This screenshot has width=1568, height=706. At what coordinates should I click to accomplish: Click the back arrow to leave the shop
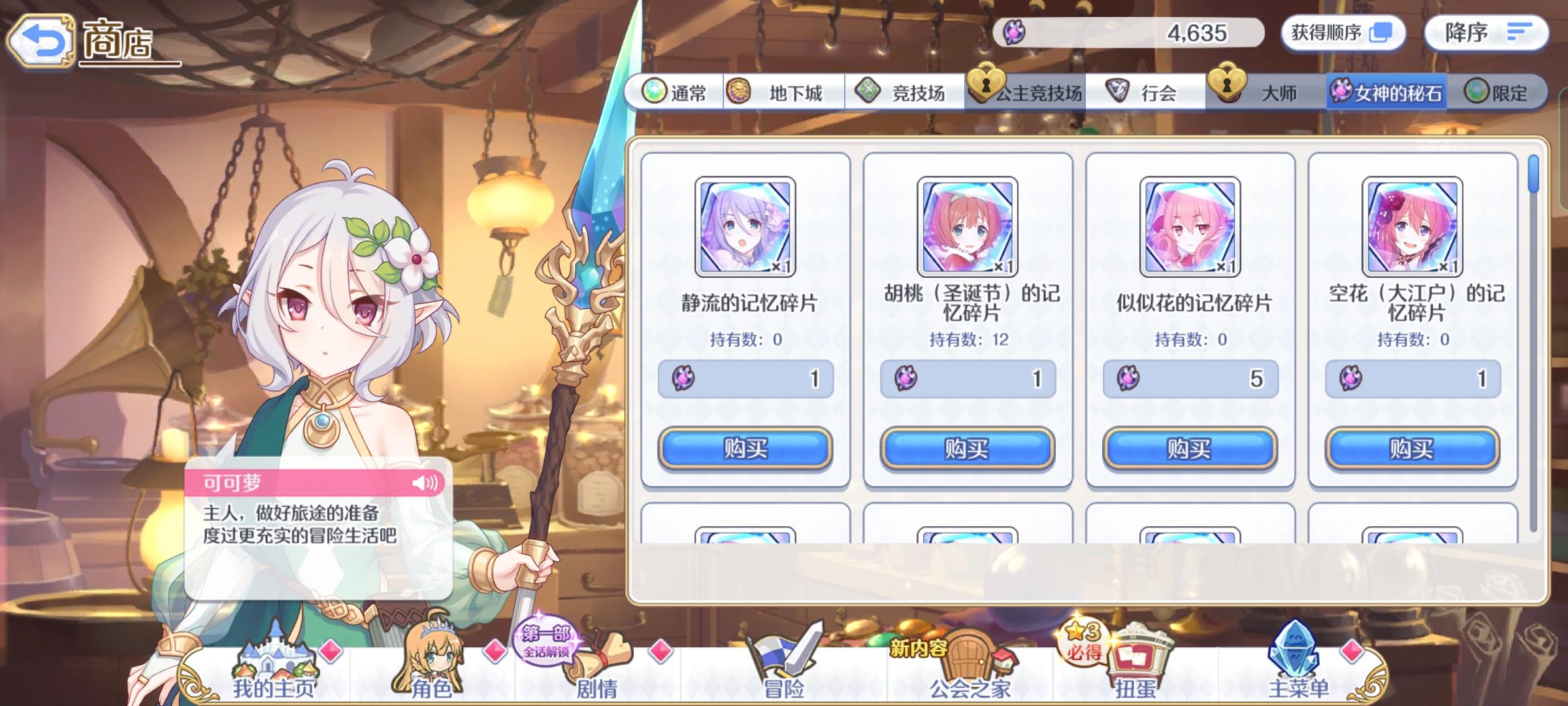[x=41, y=39]
